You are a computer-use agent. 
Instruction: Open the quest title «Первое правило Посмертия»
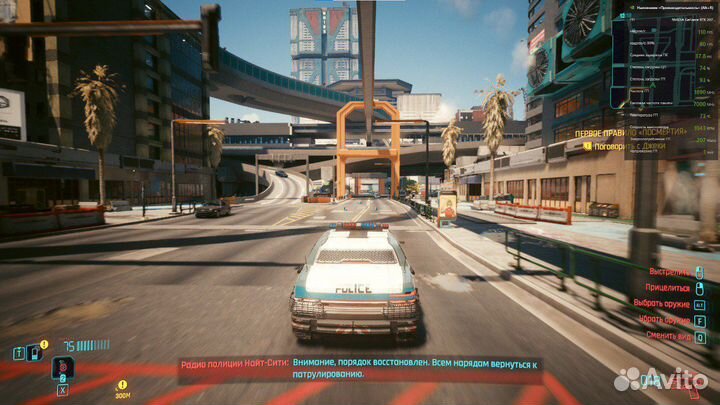[x=630, y=131]
